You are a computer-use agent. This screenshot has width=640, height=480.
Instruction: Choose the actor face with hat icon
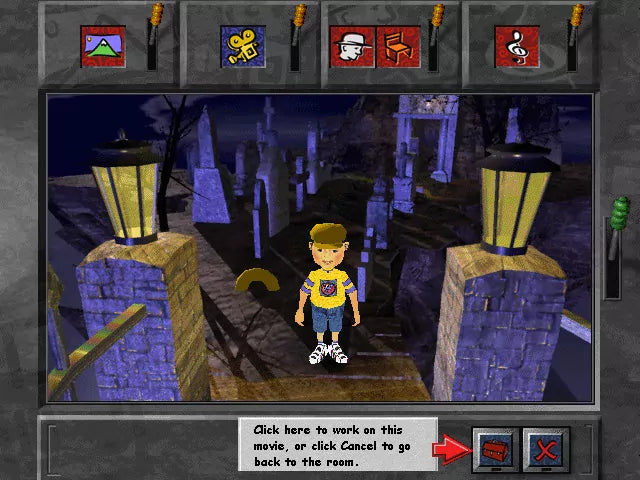click(x=352, y=46)
